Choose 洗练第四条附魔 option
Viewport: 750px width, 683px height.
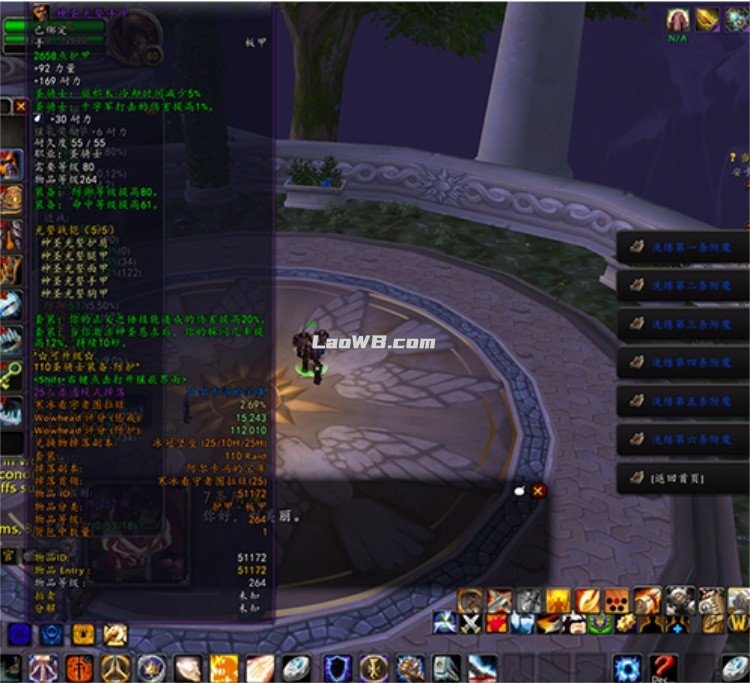point(682,362)
